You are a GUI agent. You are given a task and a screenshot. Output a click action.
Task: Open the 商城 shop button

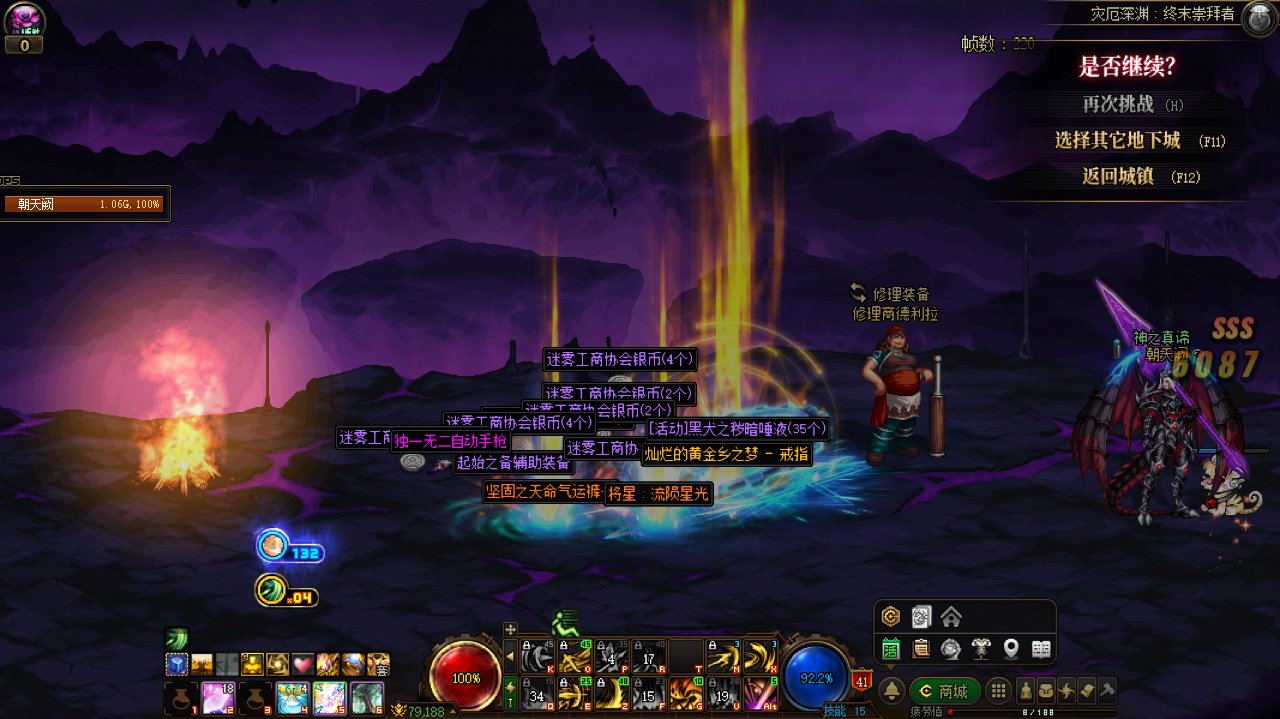(944, 691)
